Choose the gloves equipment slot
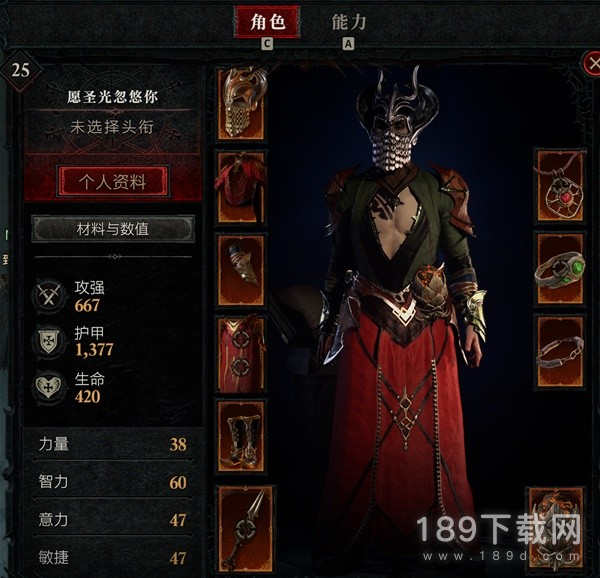 241,270
